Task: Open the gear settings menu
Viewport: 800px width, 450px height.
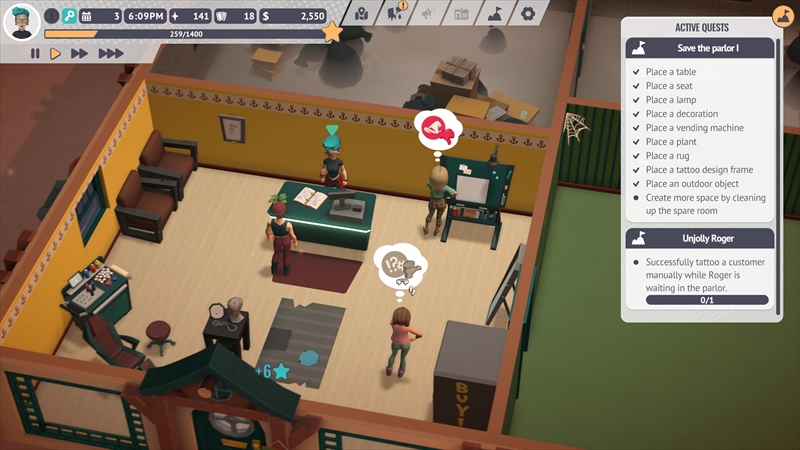Action: (527, 13)
